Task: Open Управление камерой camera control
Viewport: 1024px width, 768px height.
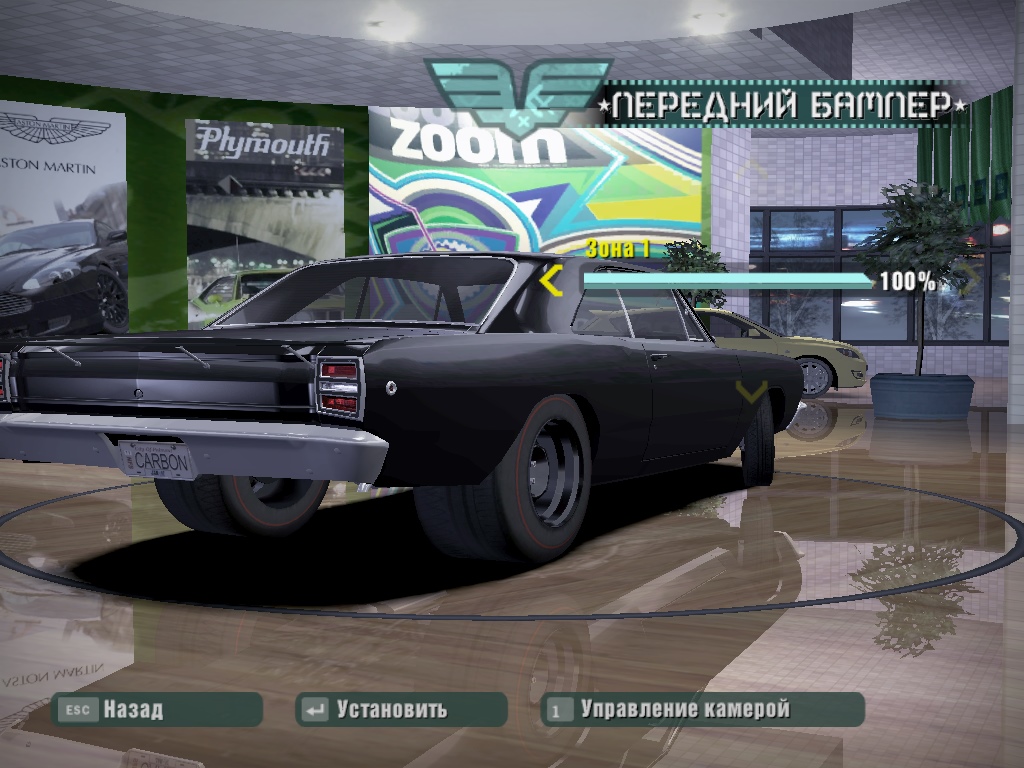Action: click(702, 710)
